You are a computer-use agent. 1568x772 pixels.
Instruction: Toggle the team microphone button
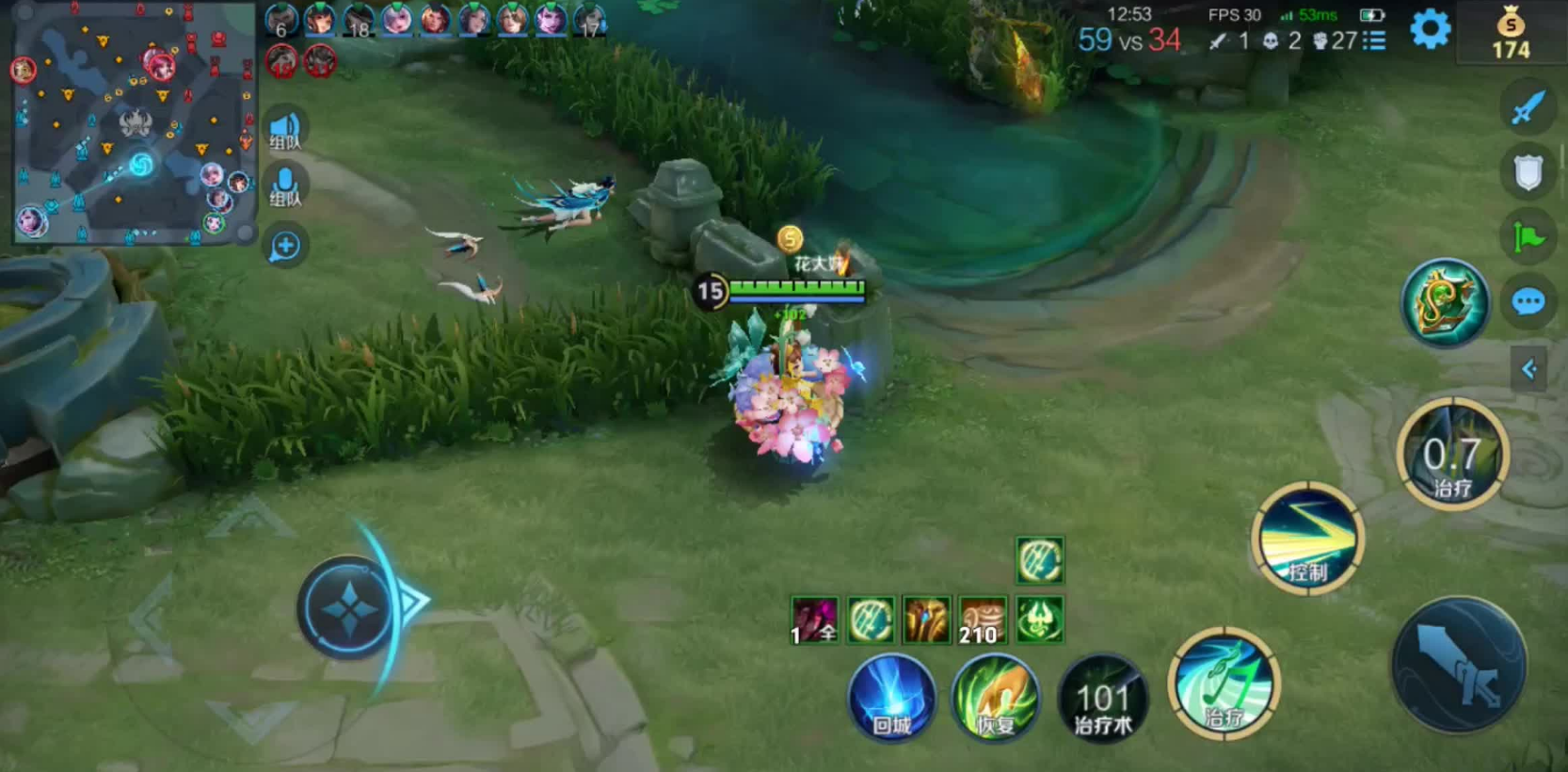pyautogui.click(x=284, y=186)
